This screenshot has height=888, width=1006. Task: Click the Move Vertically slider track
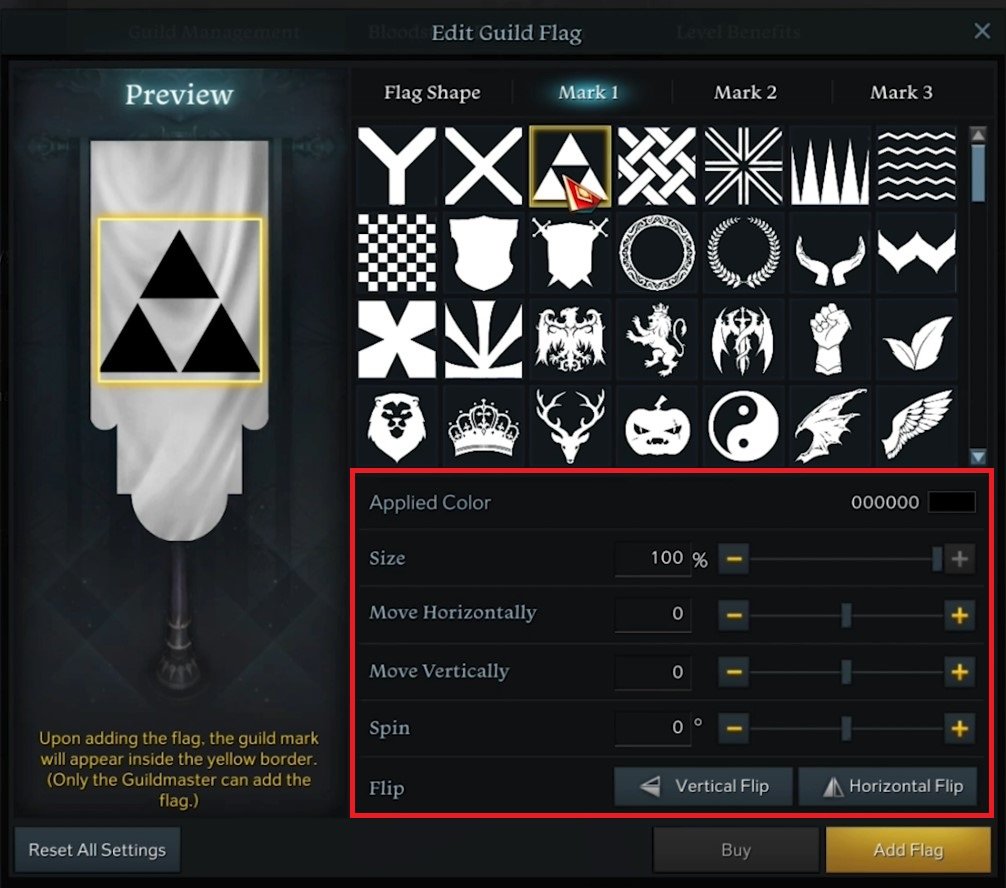[x=800, y=672]
